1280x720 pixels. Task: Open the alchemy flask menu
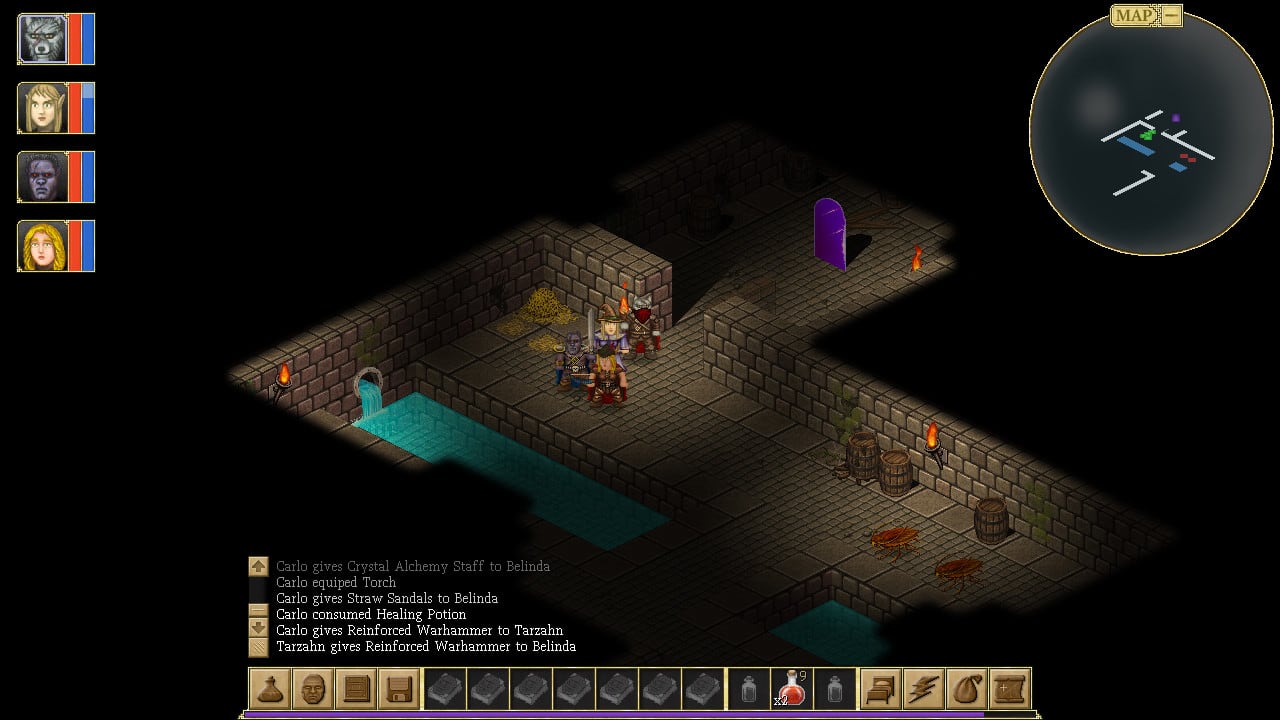coord(270,688)
